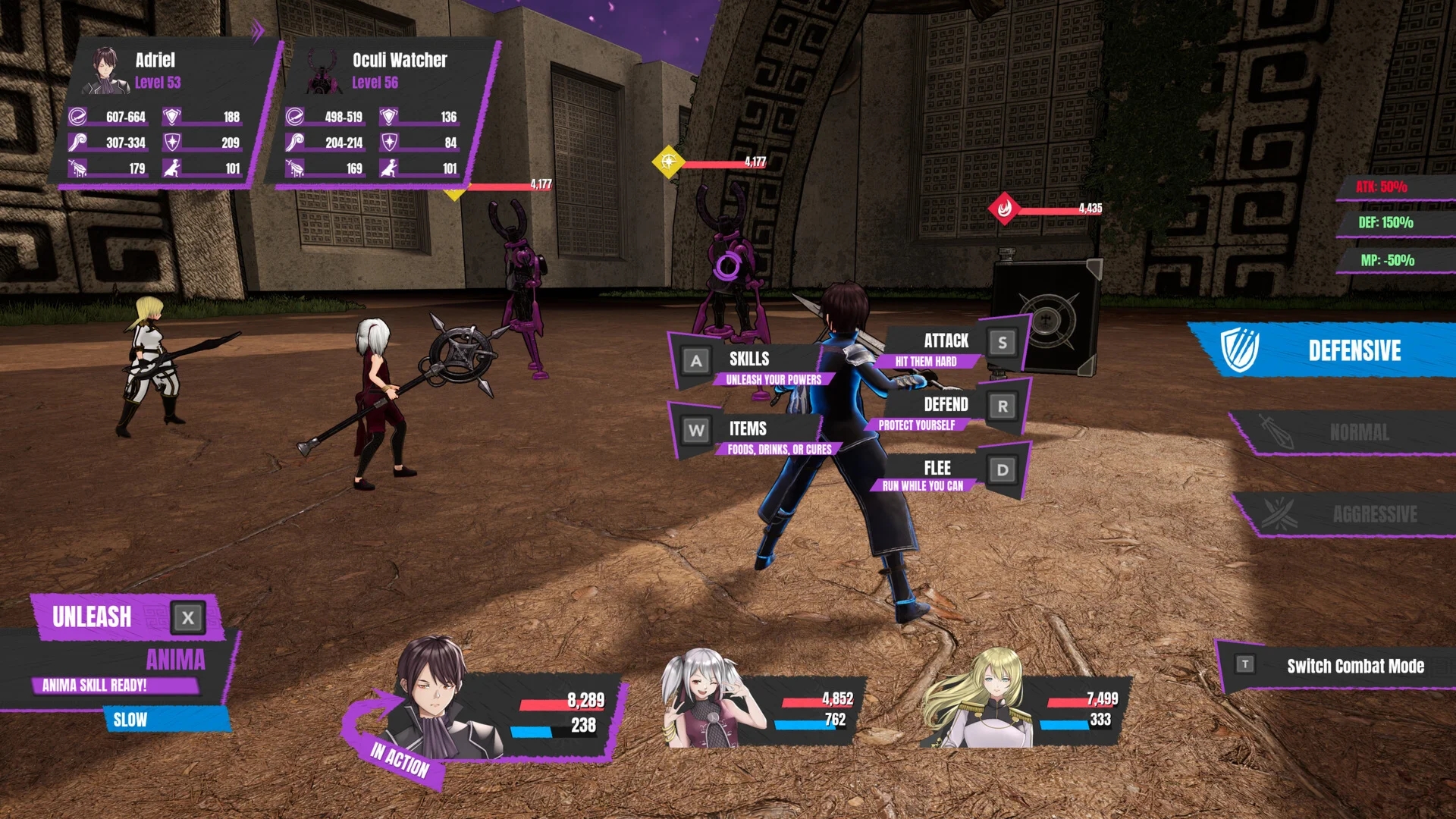Target the enemy with the yellow sun marker
The image size is (1456, 819).
[x=668, y=162]
